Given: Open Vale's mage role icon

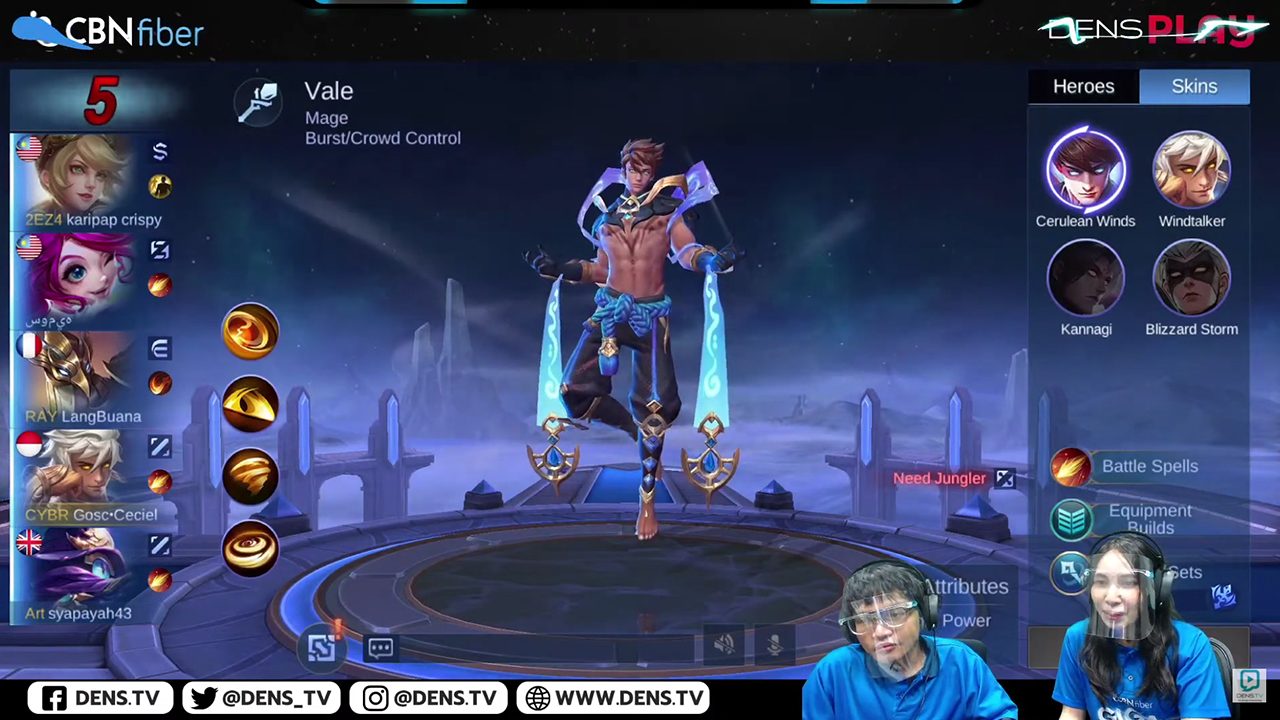Looking at the screenshot, I should (258, 102).
